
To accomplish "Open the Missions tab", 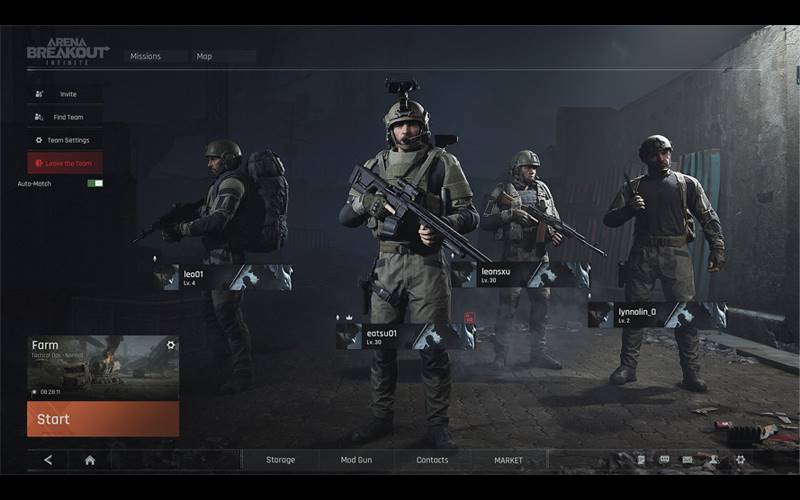I will pyautogui.click(x=146, y=56).
